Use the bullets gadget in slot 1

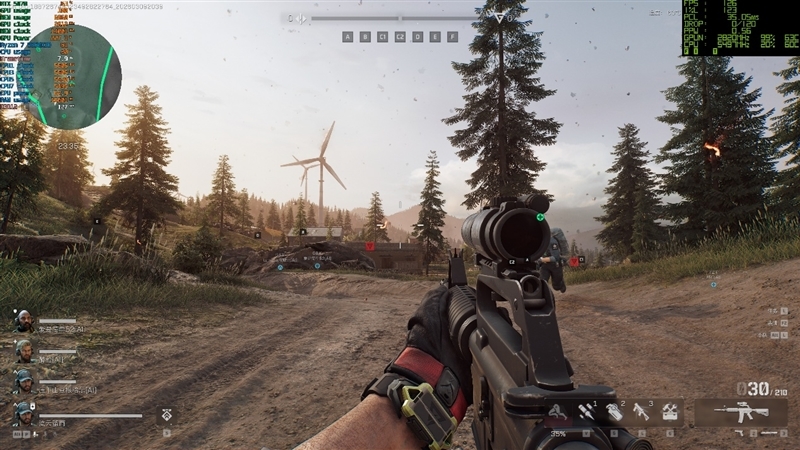click(586, 411)
